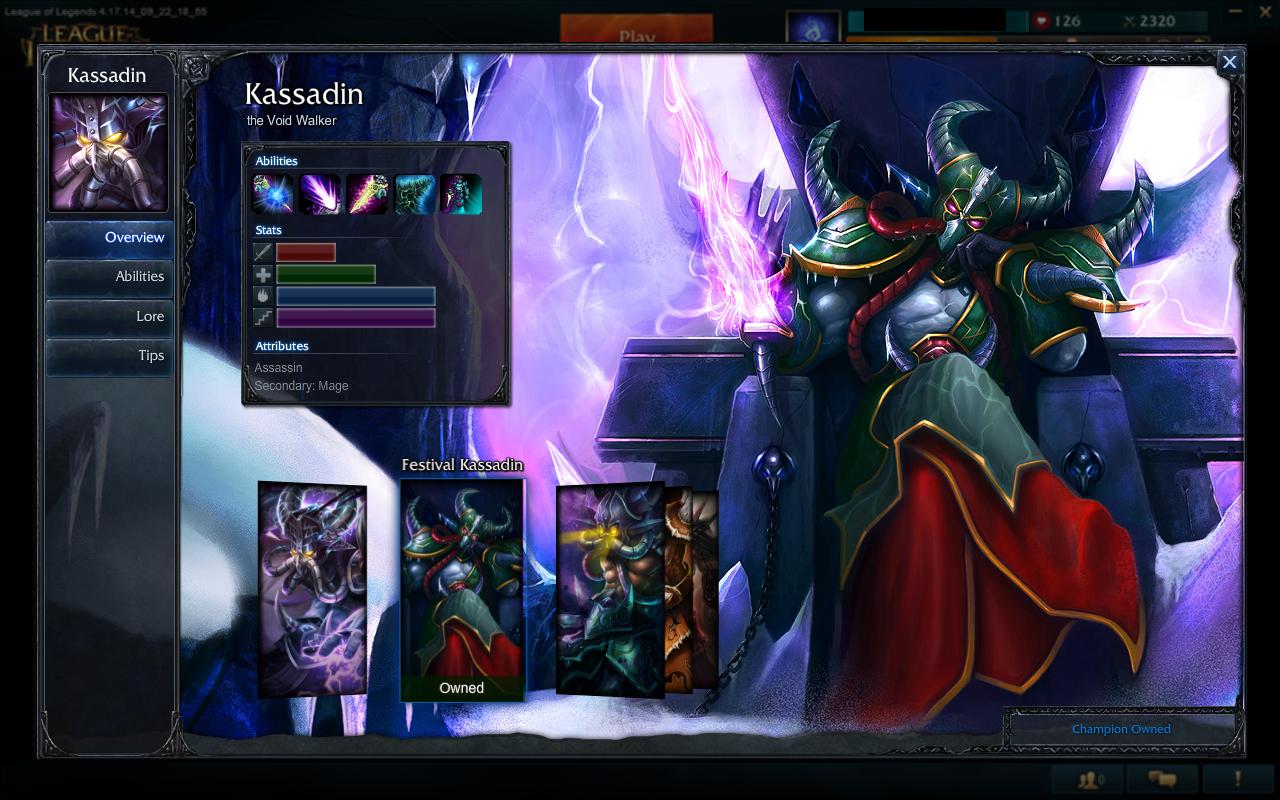This screenshot has height=800, width=1280.
Task: Select the owned Festival Kassadin skin thumbnail
Action: coord(462,585)
